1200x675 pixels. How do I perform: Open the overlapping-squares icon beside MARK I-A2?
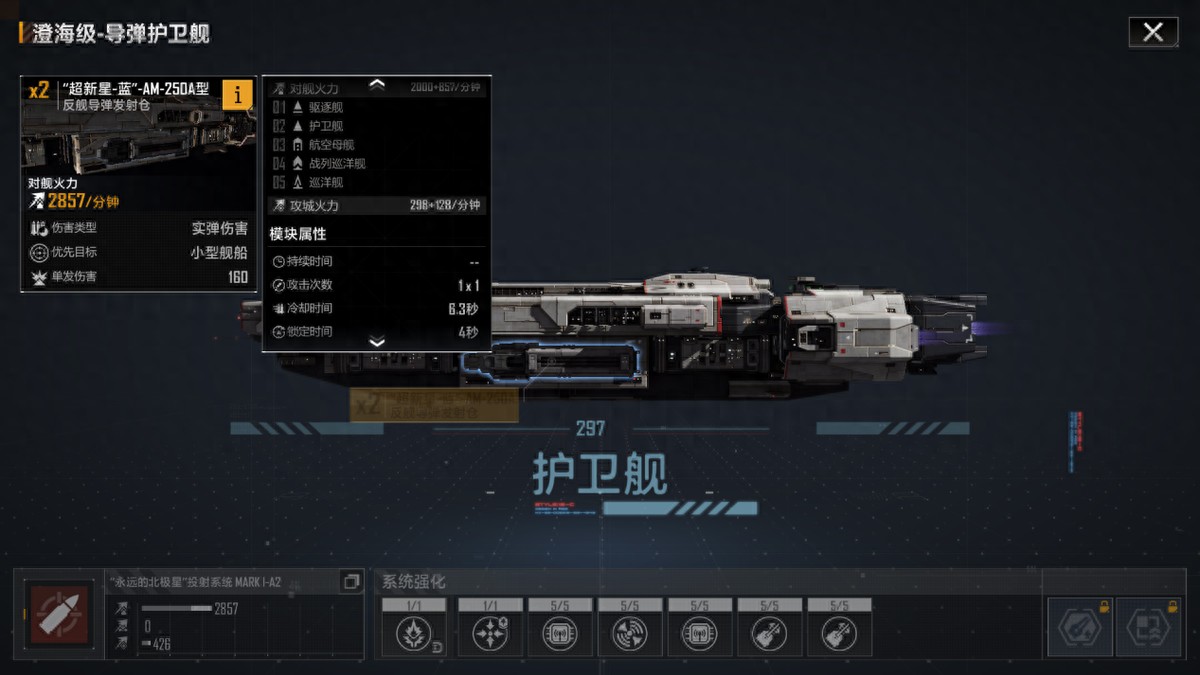[x=351, y=581]
